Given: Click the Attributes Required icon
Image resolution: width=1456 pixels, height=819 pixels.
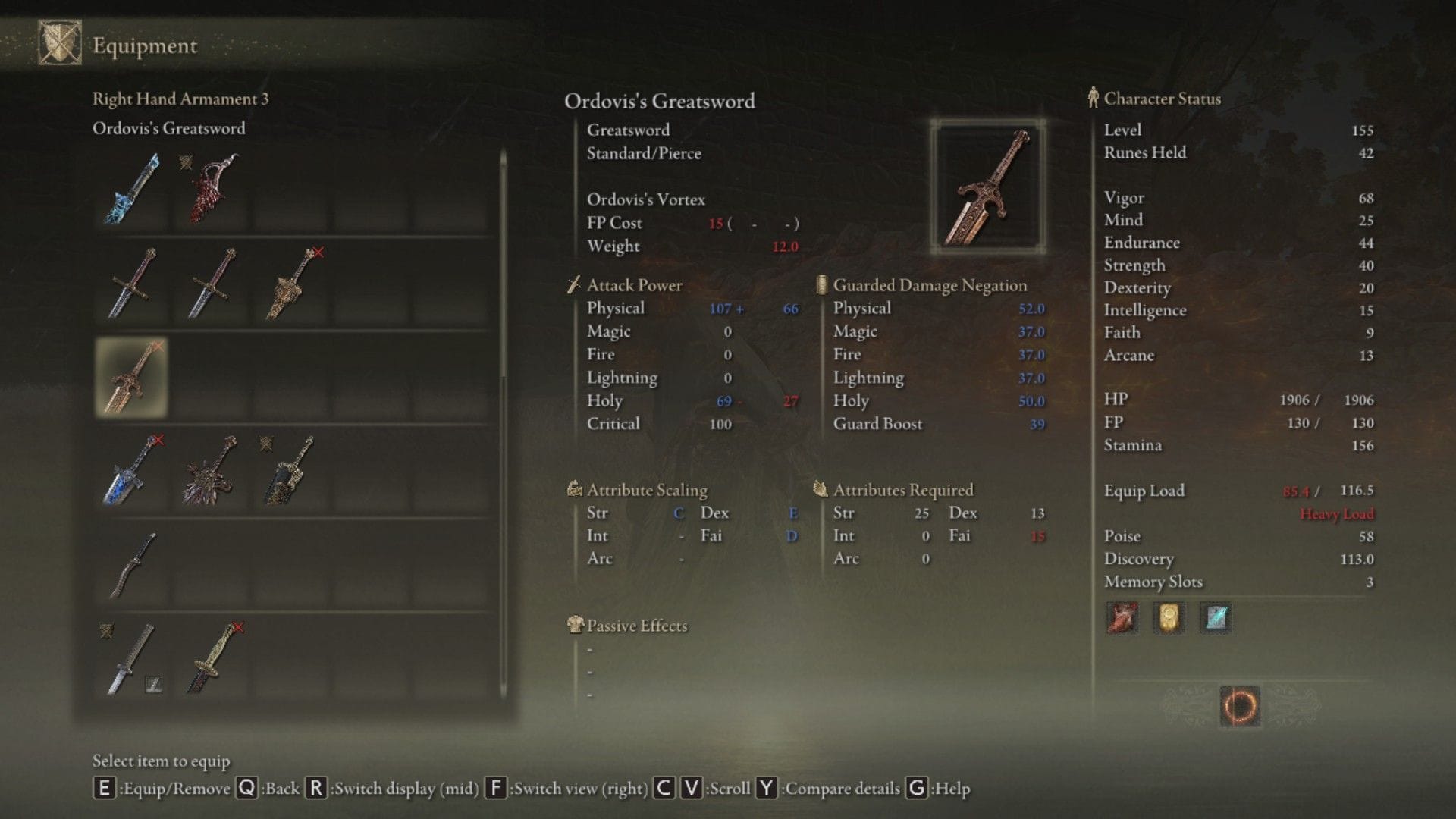Looking at the screenshot, I should (821, 490).
